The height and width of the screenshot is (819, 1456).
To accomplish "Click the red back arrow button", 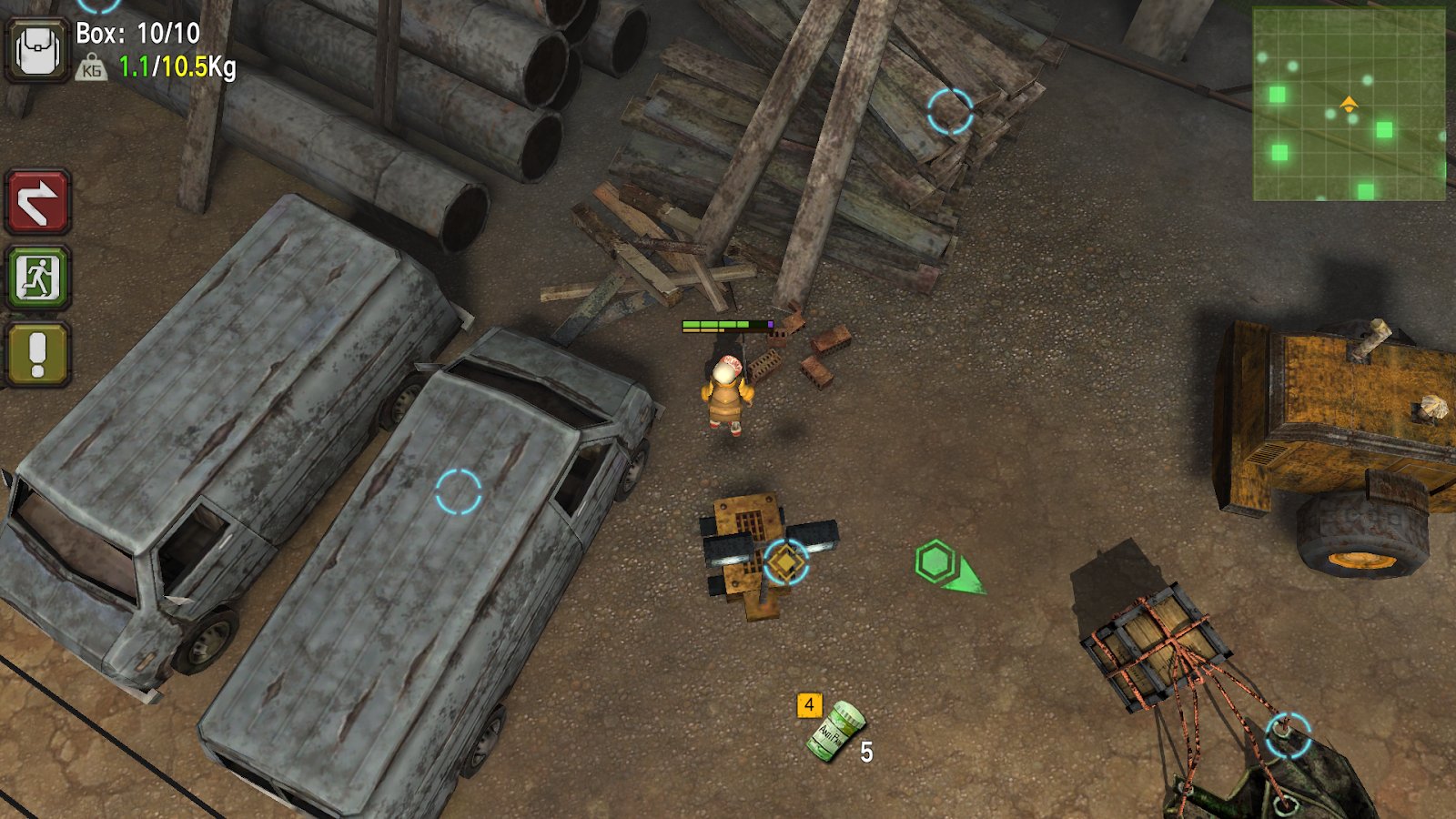I will 37,201.
